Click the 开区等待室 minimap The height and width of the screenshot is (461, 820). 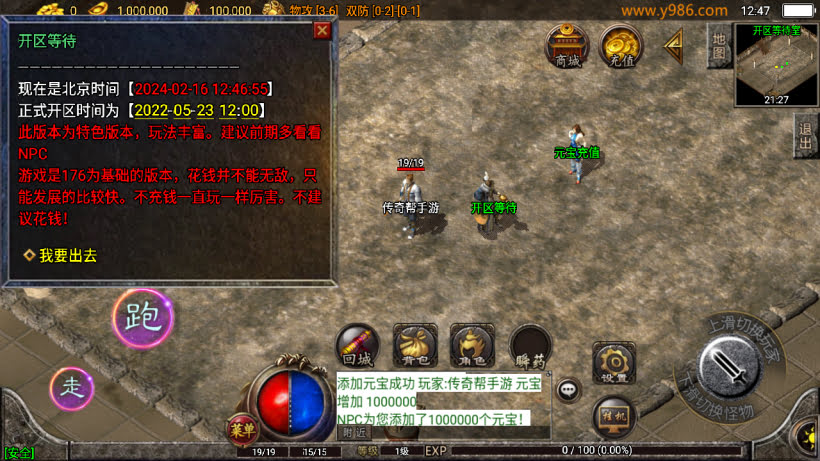click(777, 65)
